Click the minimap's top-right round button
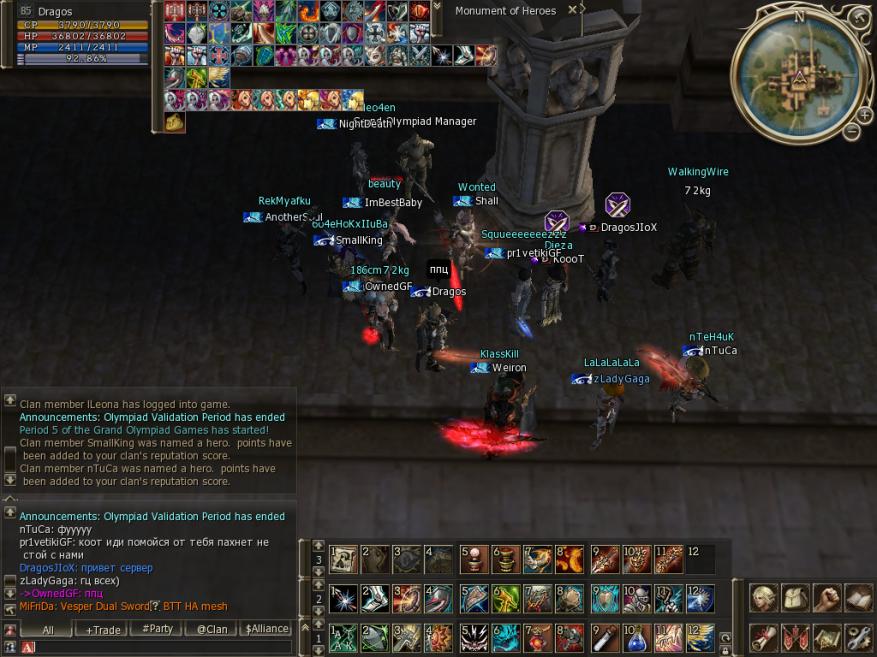Image resolution: width=877 pixels, height=657 pixels. coord(859,17)
